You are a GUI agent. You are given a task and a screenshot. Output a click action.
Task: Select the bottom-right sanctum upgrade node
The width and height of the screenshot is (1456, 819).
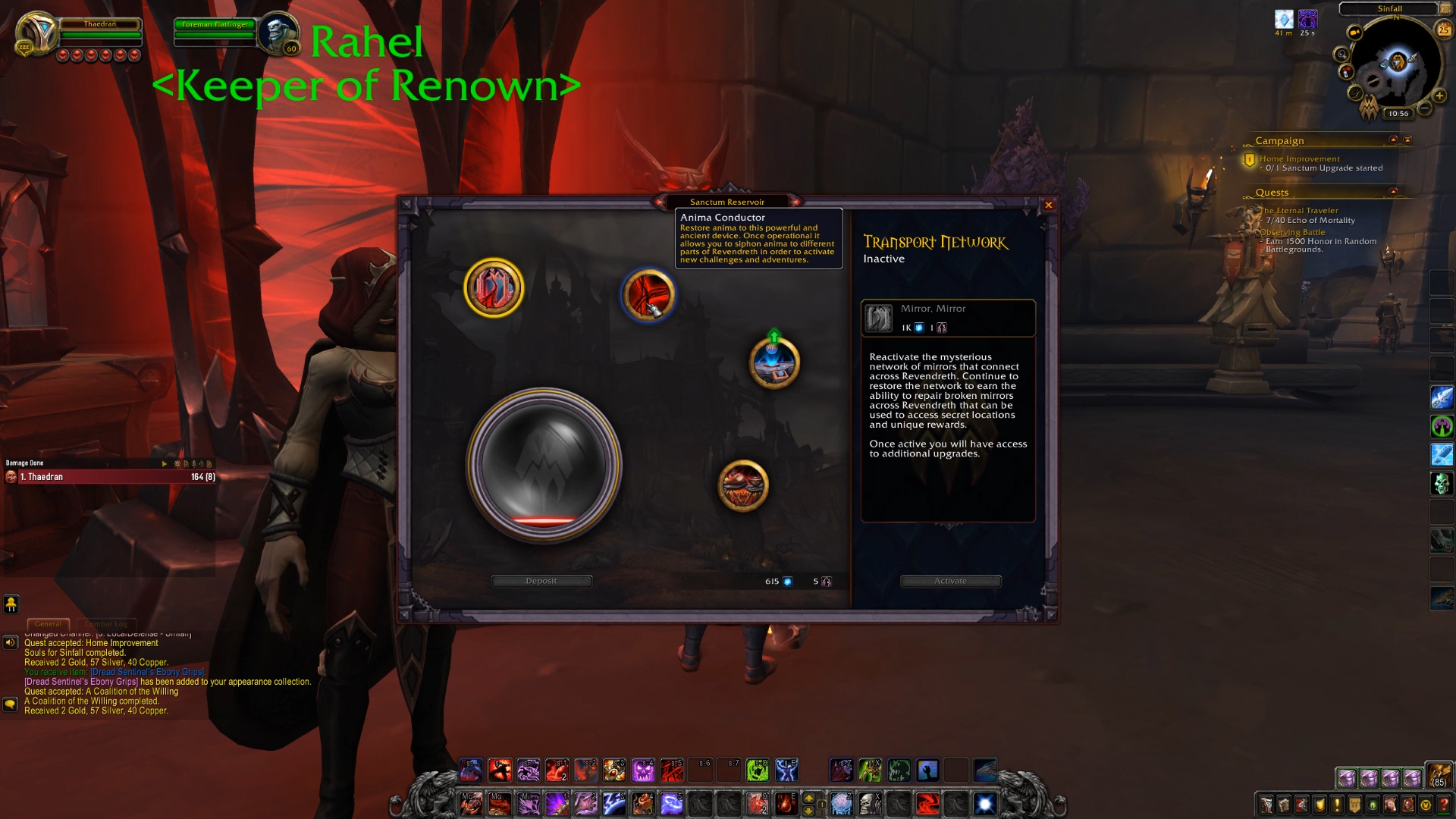[744, 487]
